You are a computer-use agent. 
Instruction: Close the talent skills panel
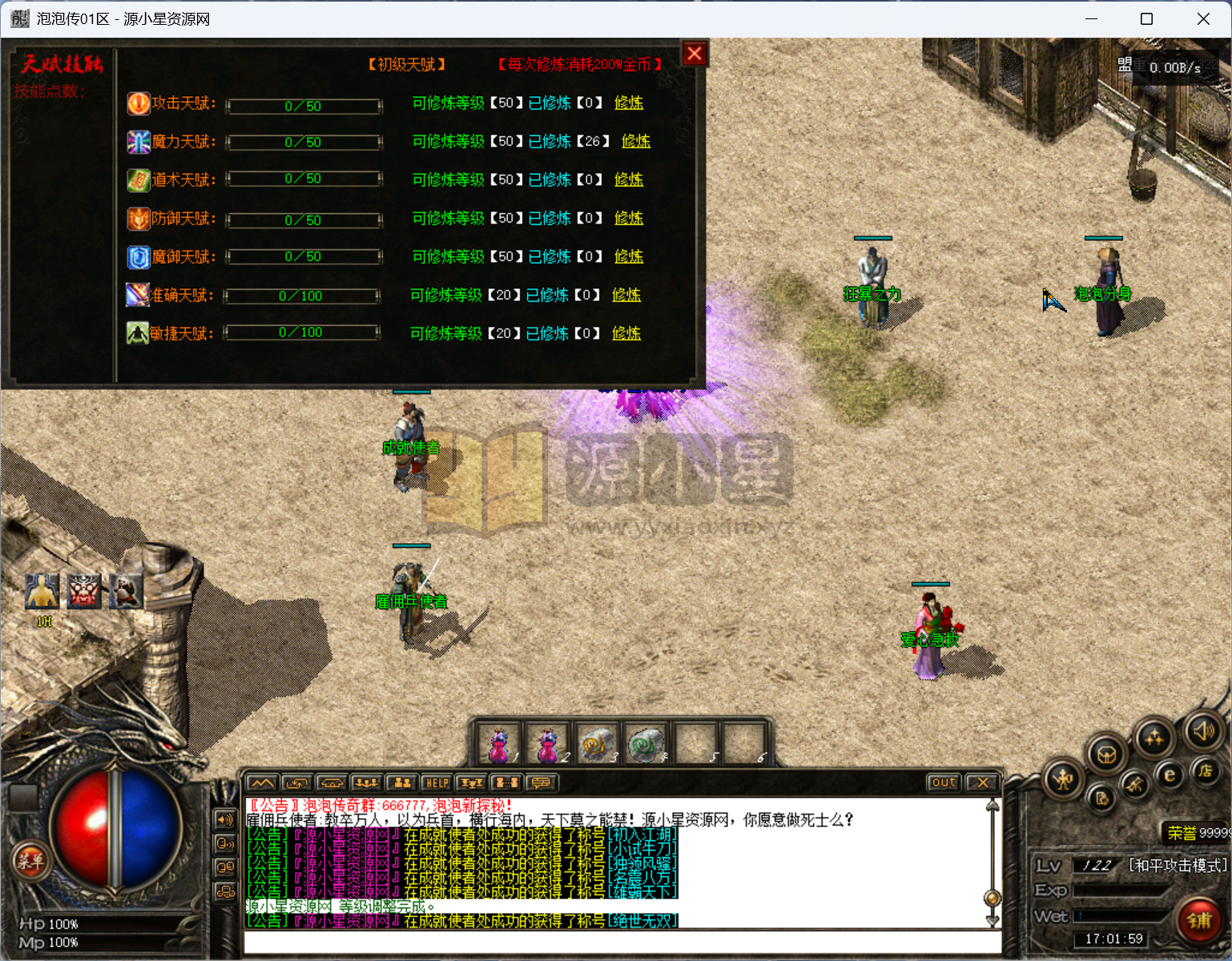tap(695, 54)
